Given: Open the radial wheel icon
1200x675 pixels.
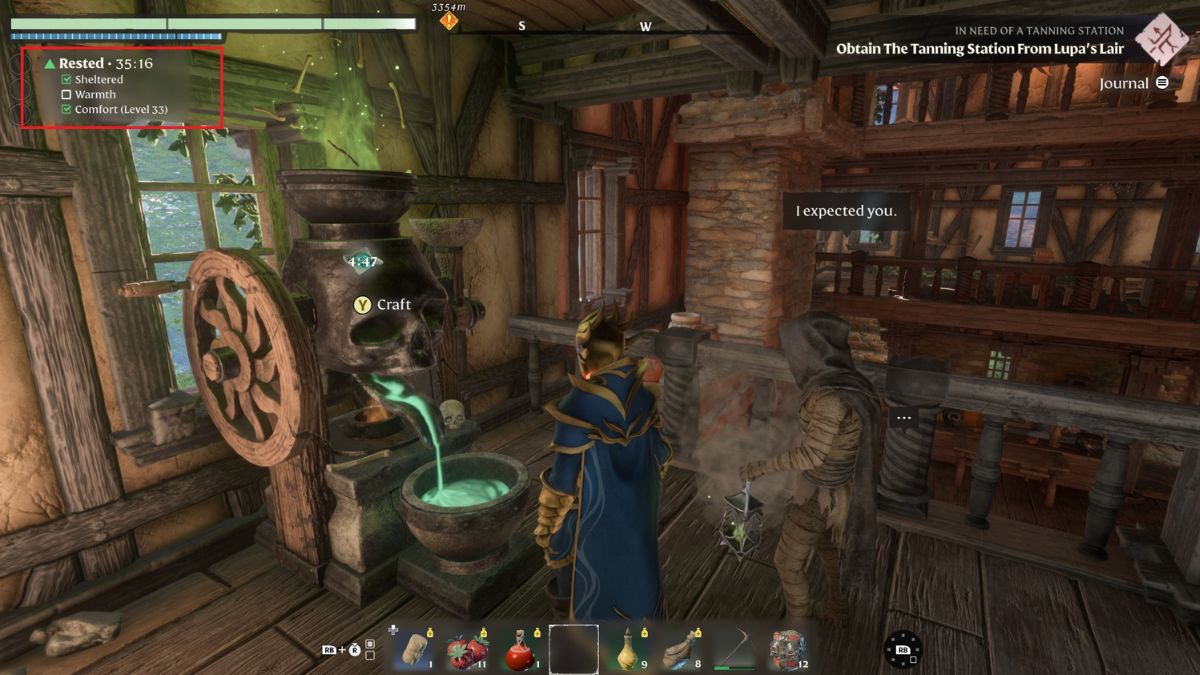Looking at the screenshot, I should click(x=903, y=650).
